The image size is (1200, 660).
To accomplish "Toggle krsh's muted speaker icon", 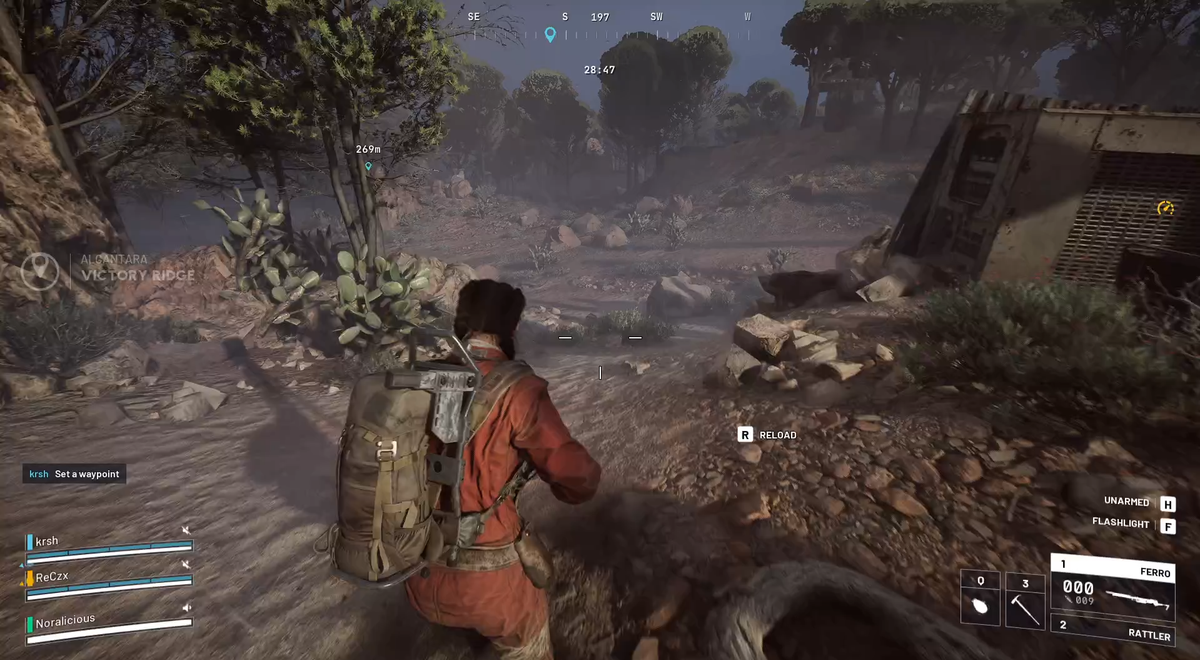I will [x=186, y=530].
